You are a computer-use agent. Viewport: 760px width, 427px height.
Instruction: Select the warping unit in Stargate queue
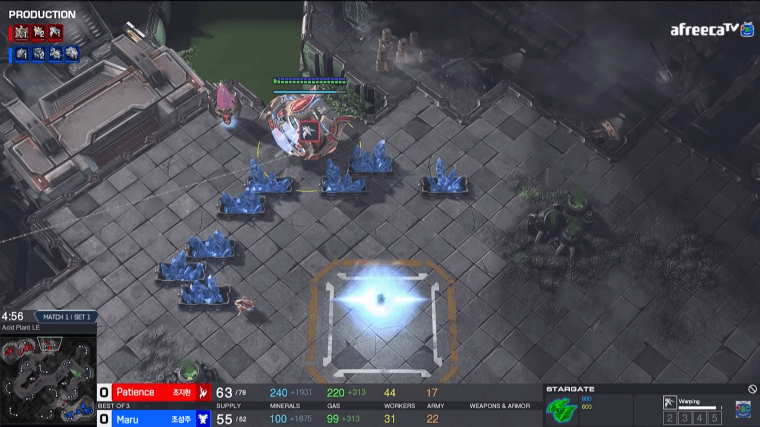(x=669, y=402)
